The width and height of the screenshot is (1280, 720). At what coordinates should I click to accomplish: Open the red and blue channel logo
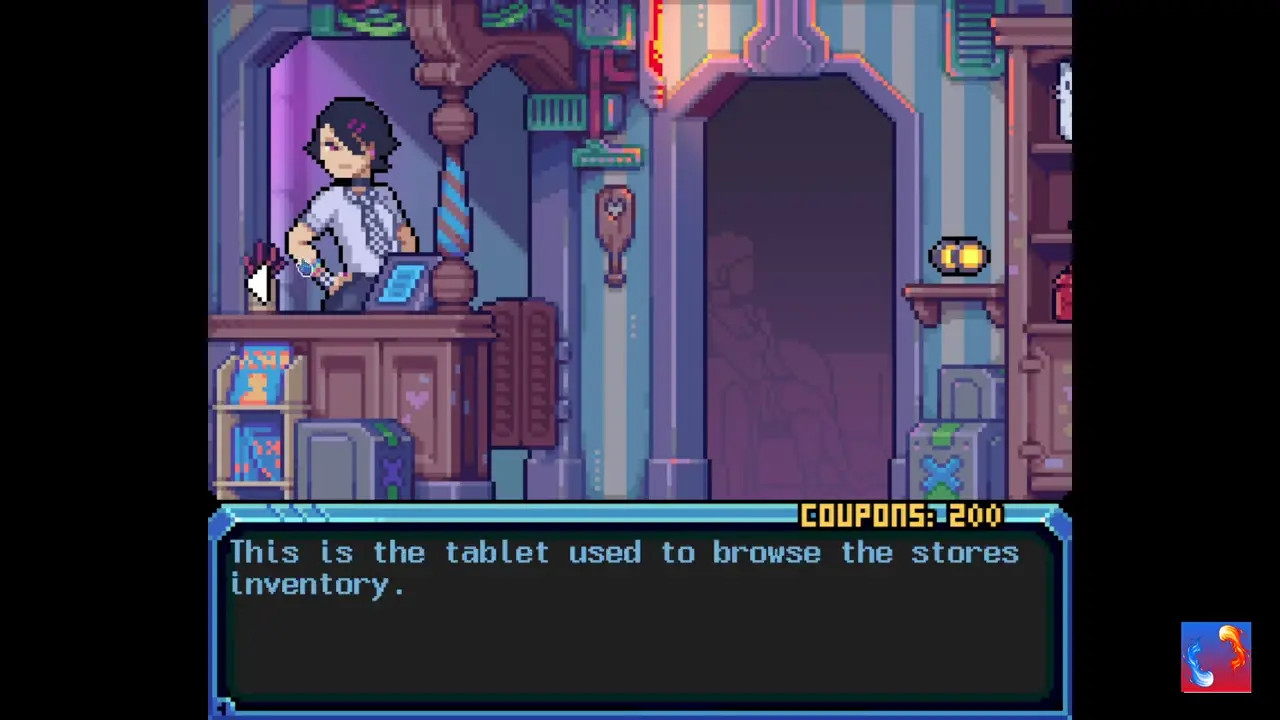(1215, 657)
